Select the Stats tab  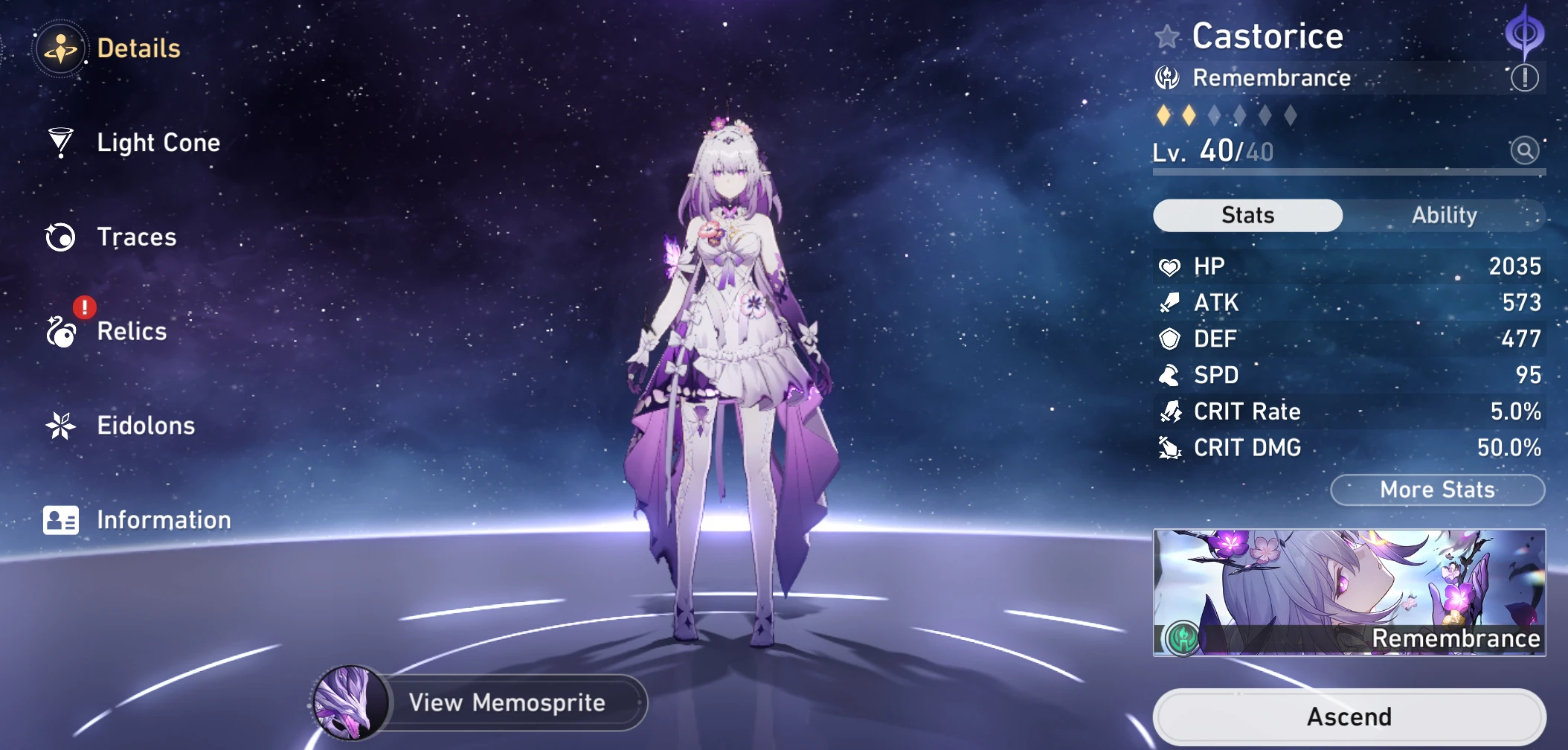(x=1247, y=215)
